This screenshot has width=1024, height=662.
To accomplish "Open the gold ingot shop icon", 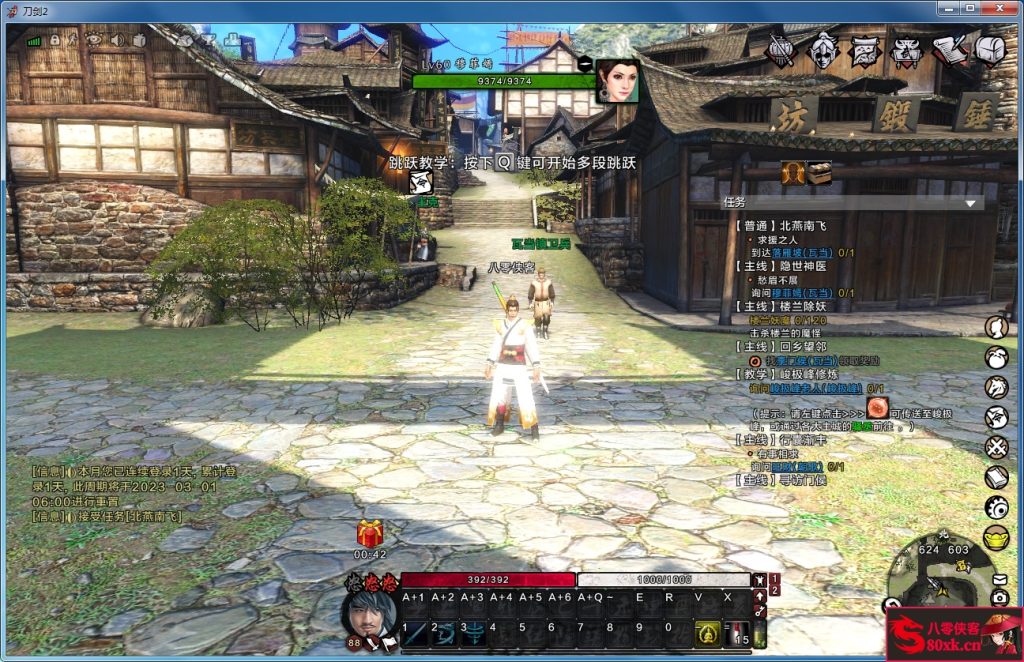I will [x=996, y=537].
